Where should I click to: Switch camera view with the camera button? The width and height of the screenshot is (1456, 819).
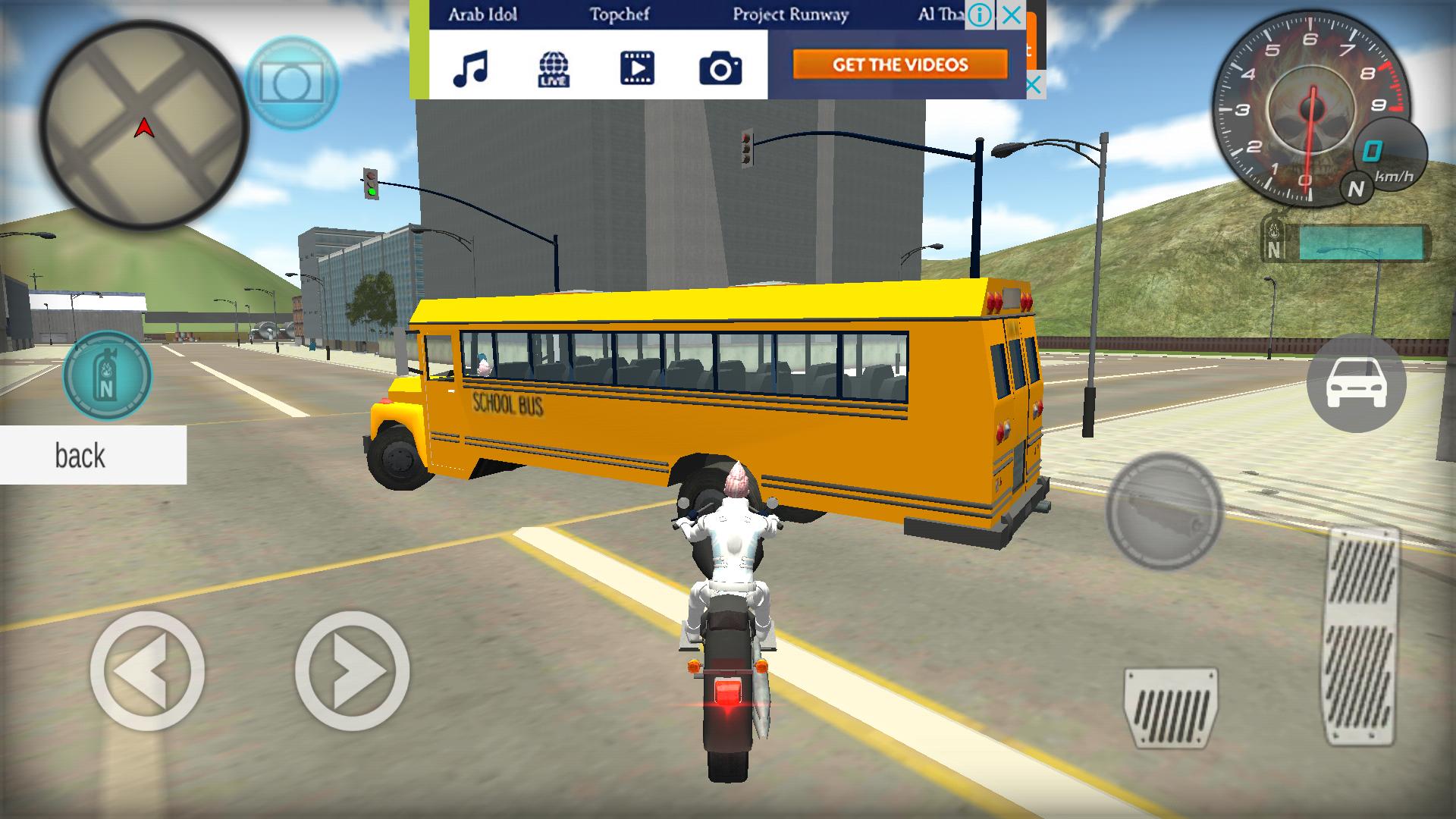(292, 83)
